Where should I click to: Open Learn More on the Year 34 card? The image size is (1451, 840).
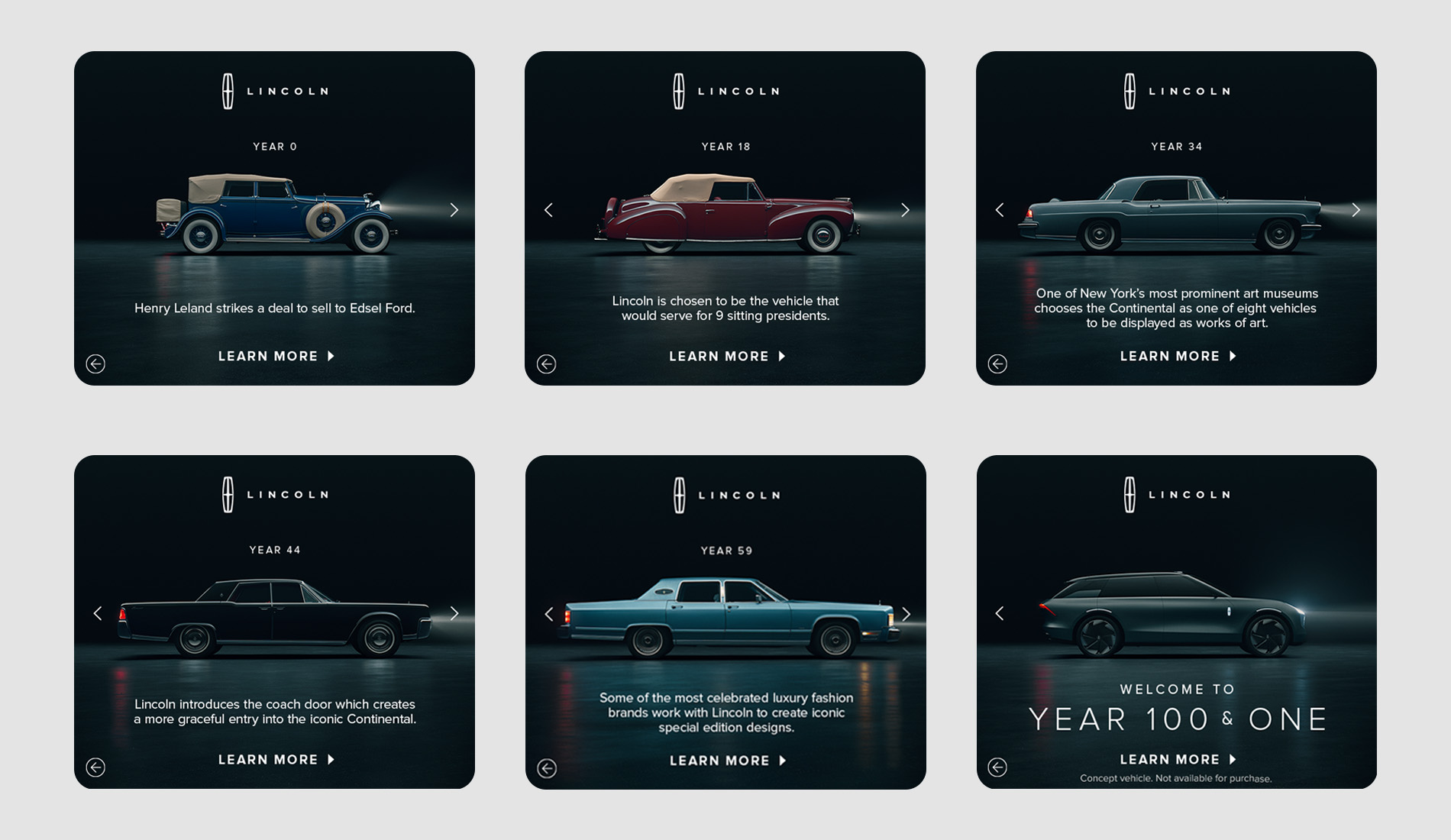[1178, 356]
